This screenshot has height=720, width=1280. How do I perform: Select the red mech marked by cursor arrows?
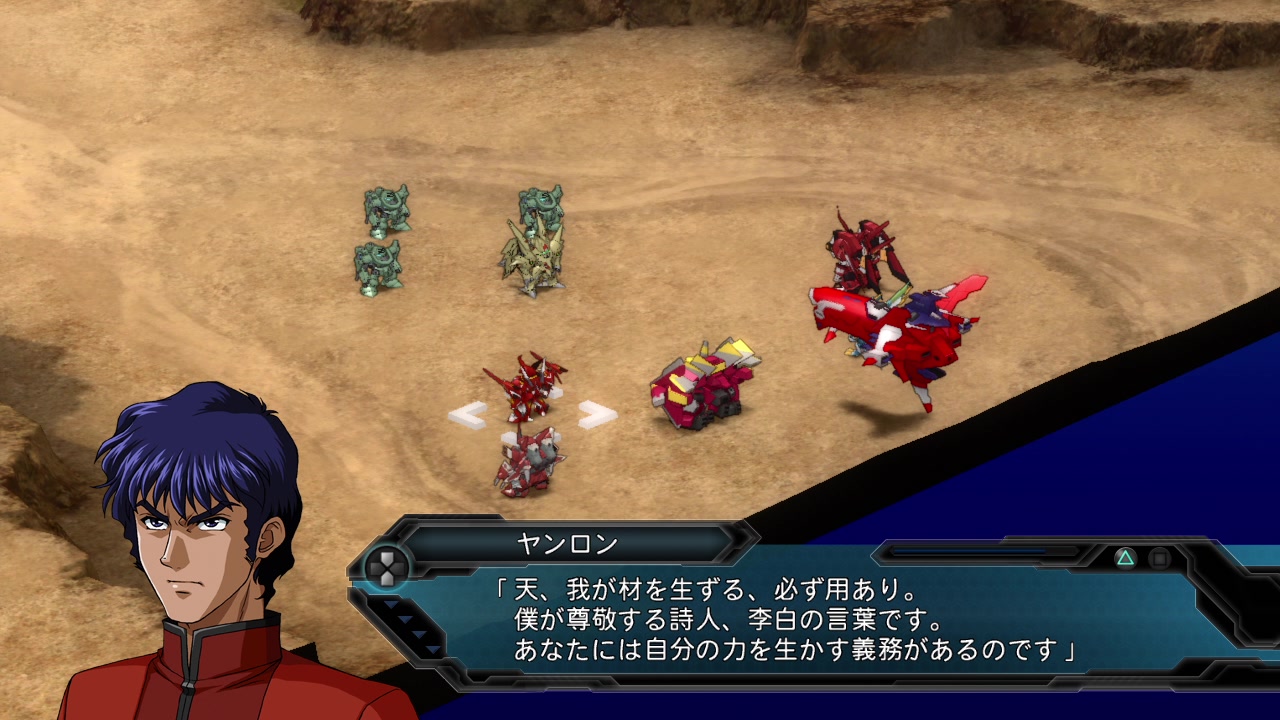(x=527, y=387)
